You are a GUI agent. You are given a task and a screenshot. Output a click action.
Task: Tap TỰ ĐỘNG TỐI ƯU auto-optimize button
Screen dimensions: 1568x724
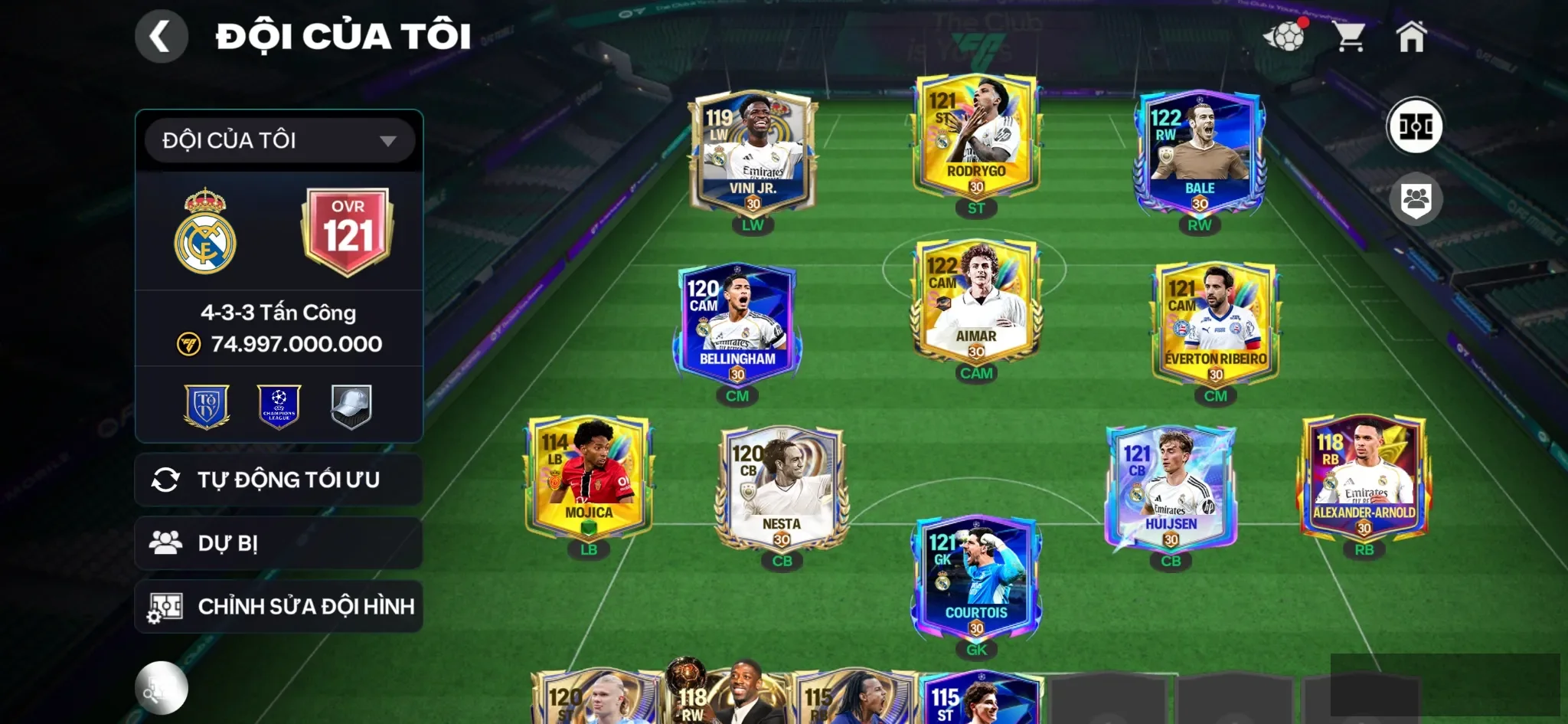point(279,480)
